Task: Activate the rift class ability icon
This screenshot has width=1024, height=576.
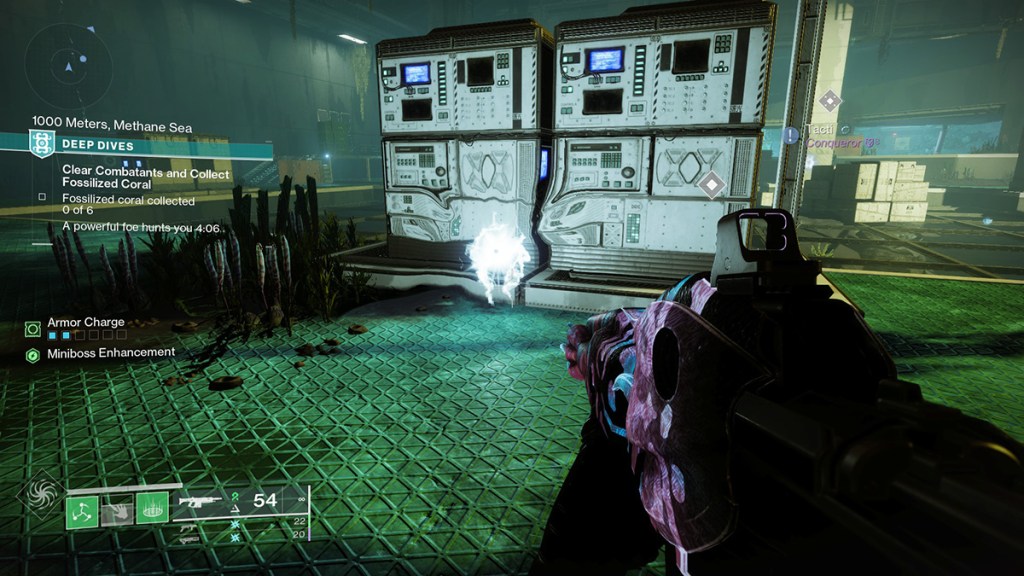Action: [152, 511]
